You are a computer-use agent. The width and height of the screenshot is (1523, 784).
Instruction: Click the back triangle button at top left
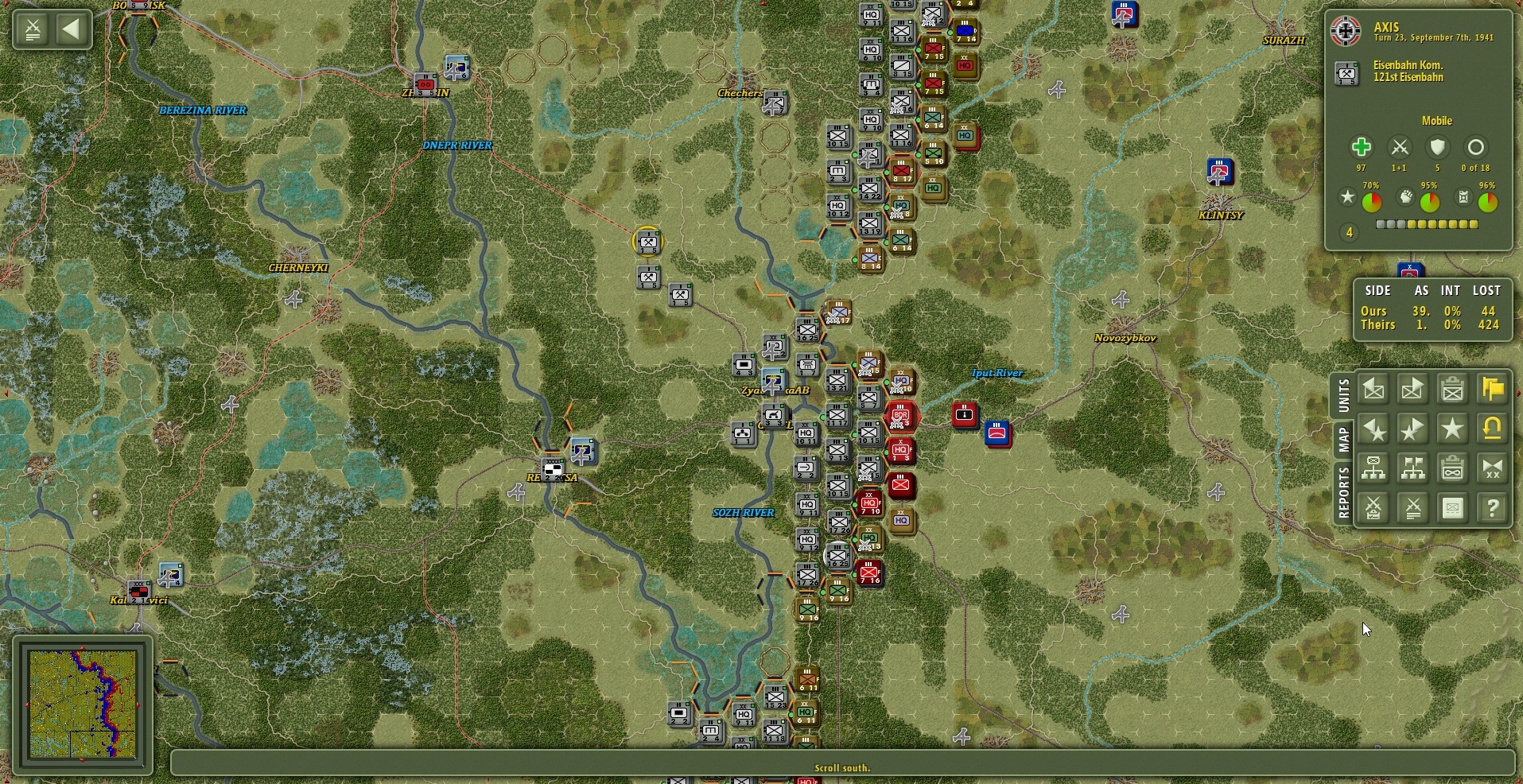(x=73, y=29)
